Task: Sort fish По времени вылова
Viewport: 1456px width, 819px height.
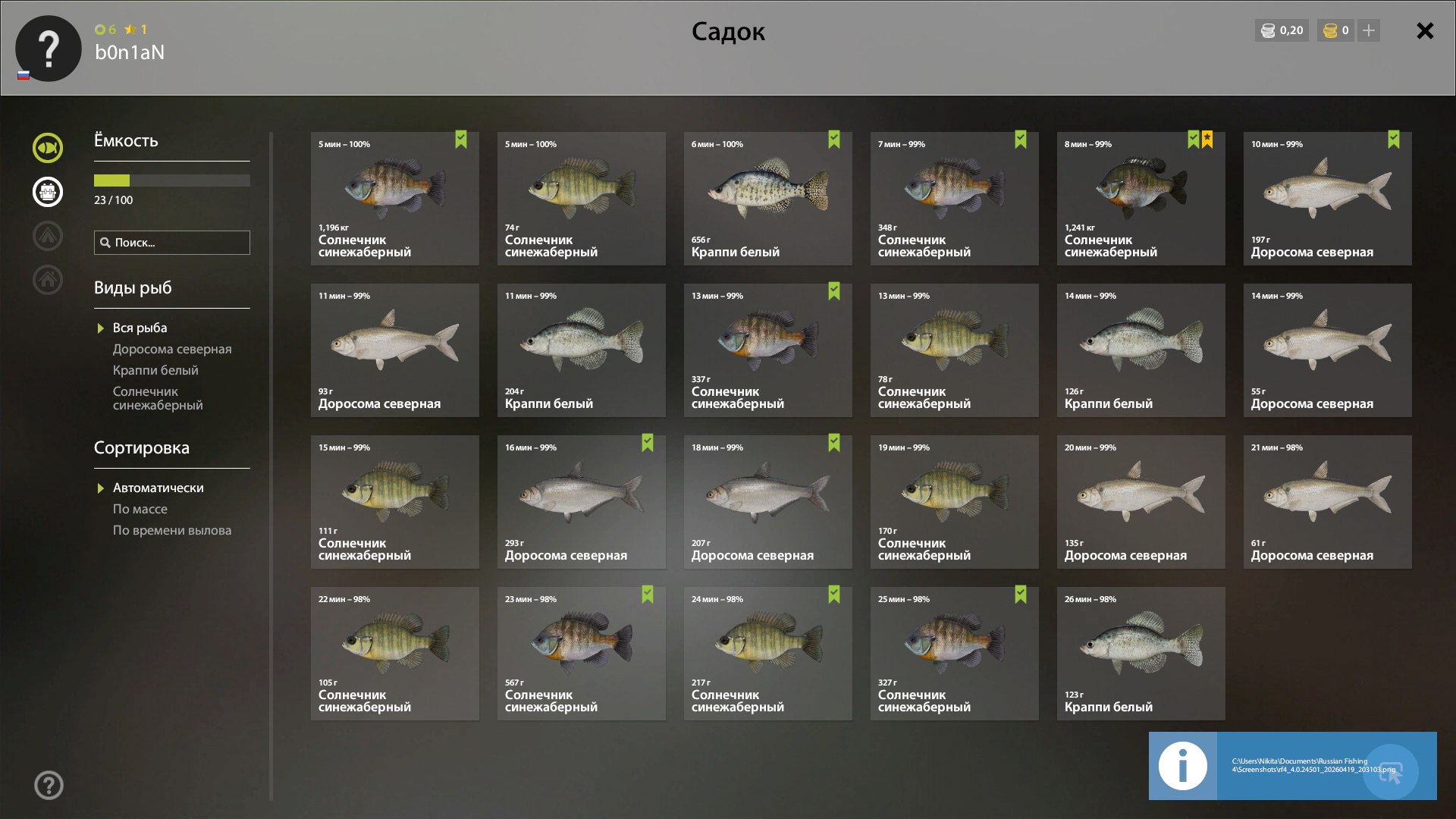Action: point(172,531)
